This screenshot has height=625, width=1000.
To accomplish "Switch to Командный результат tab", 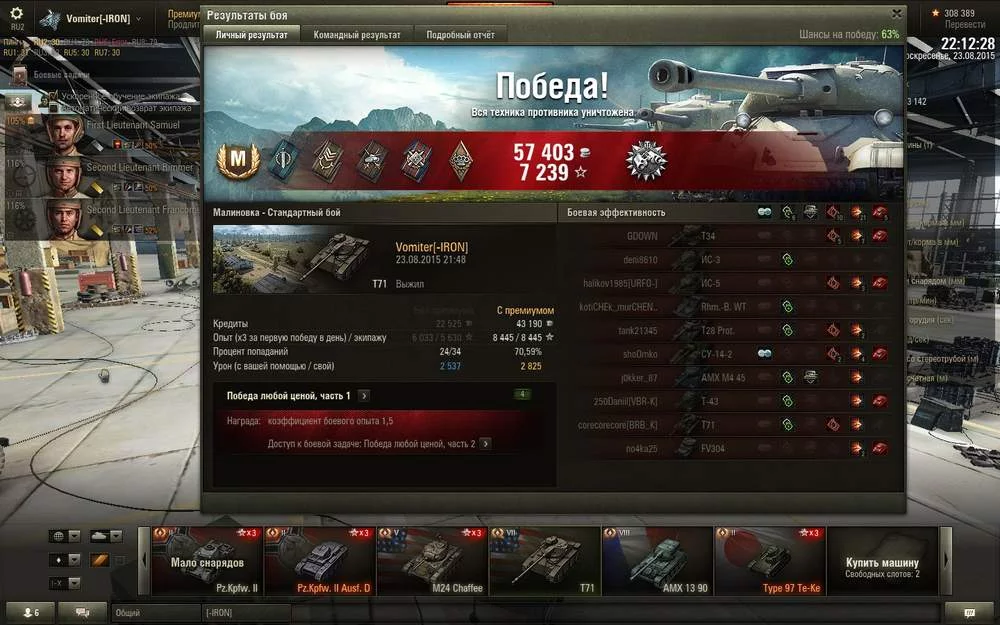I will (x=357, y=35).
